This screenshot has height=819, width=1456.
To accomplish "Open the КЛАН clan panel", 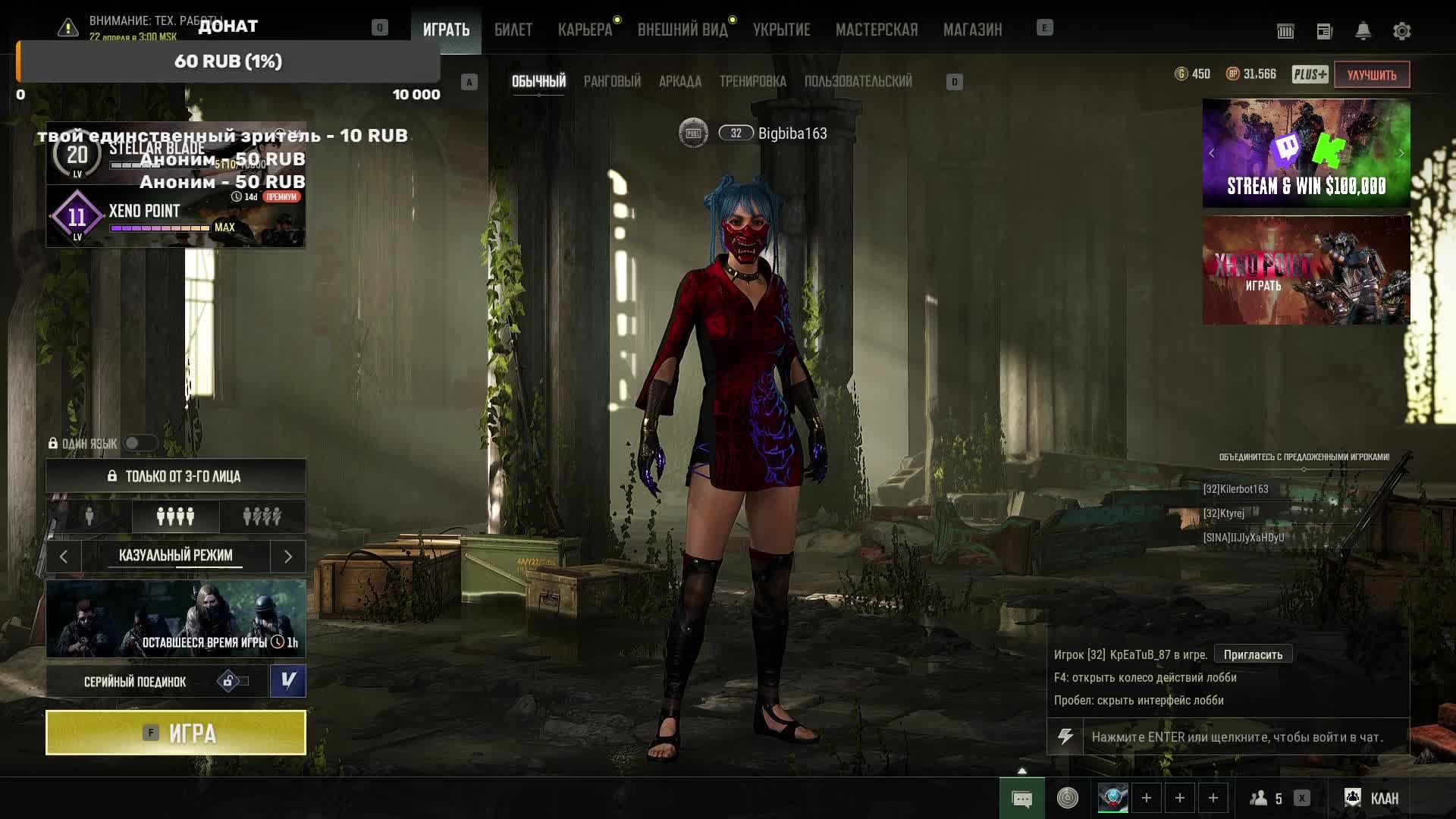I will pos(1373,798).
